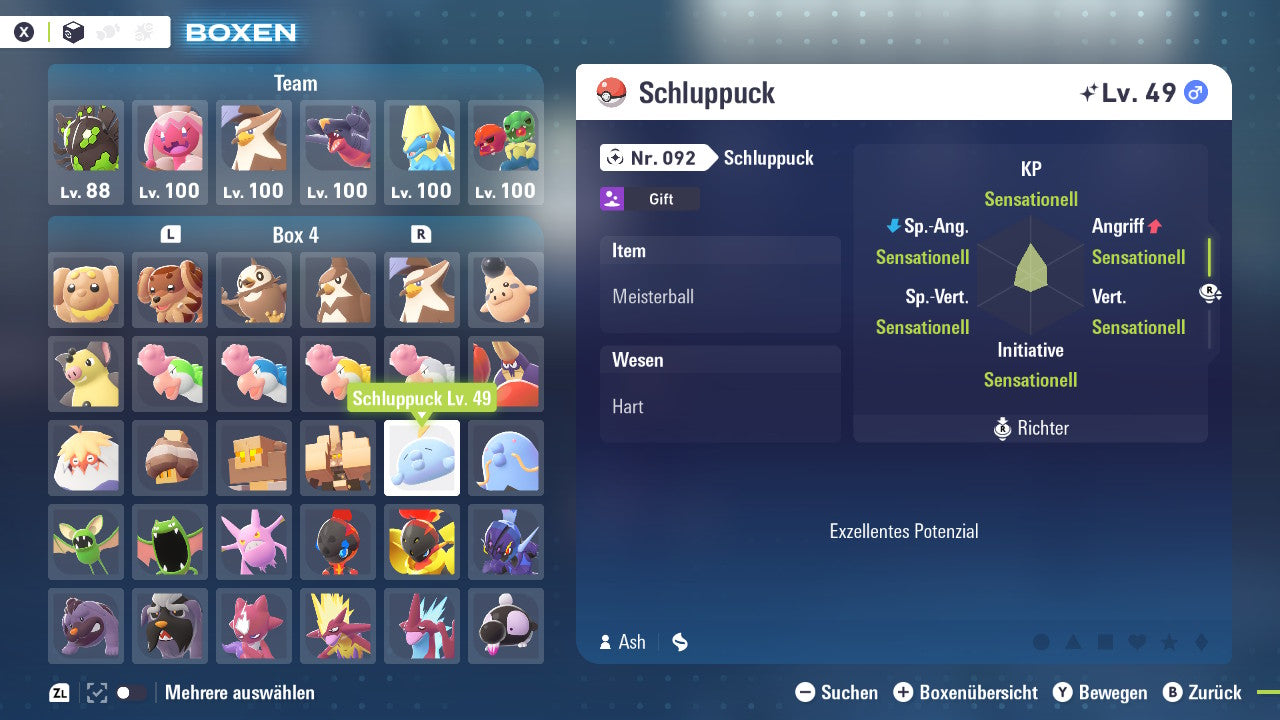The image size is (1280, 720).
Task: Click the R button to view next box
Action: [x=422, y=233]
